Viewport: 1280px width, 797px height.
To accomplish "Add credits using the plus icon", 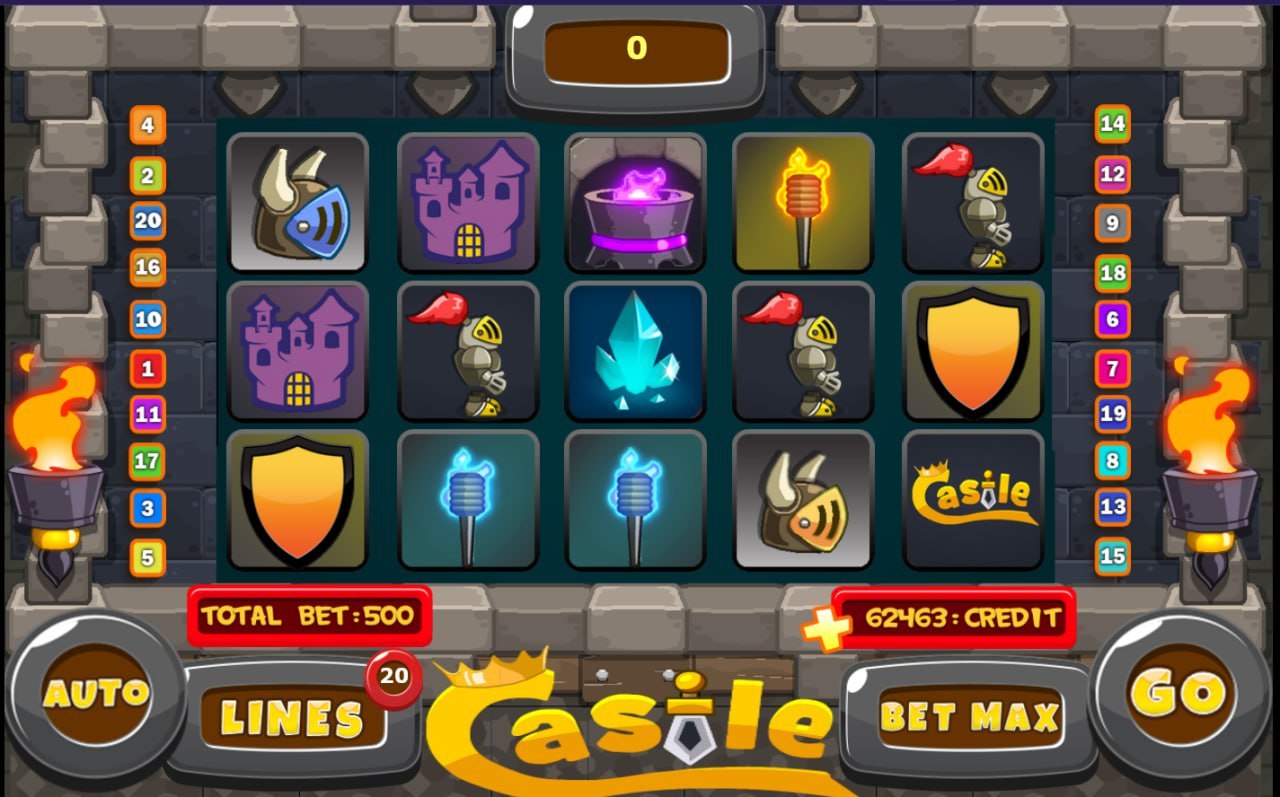I will (x=826, y=627).
